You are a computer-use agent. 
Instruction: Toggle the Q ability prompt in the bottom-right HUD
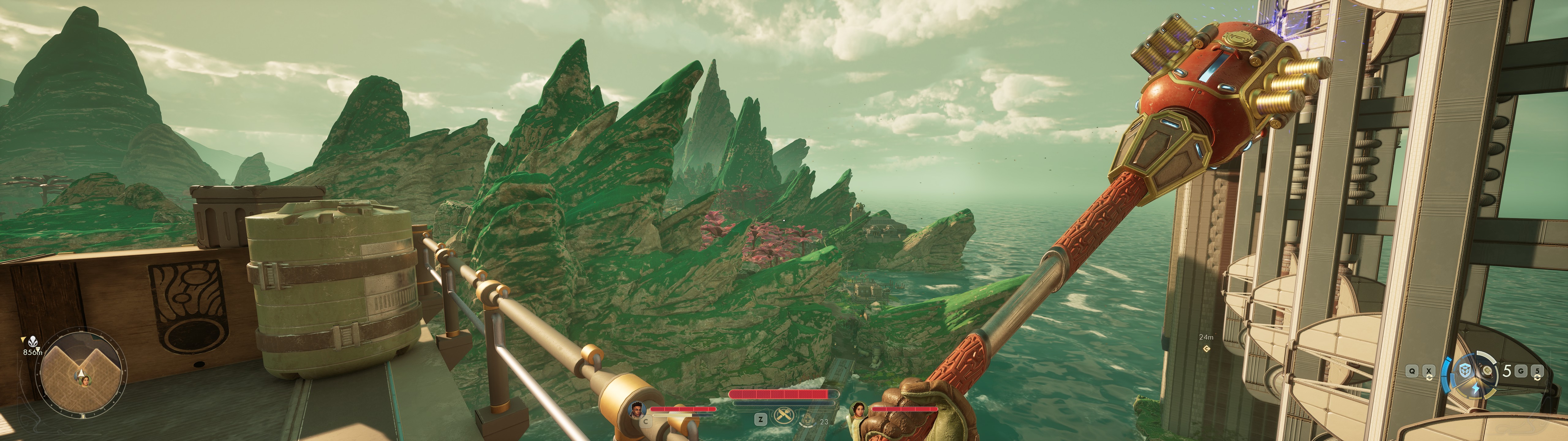(x=1412, y=371)
